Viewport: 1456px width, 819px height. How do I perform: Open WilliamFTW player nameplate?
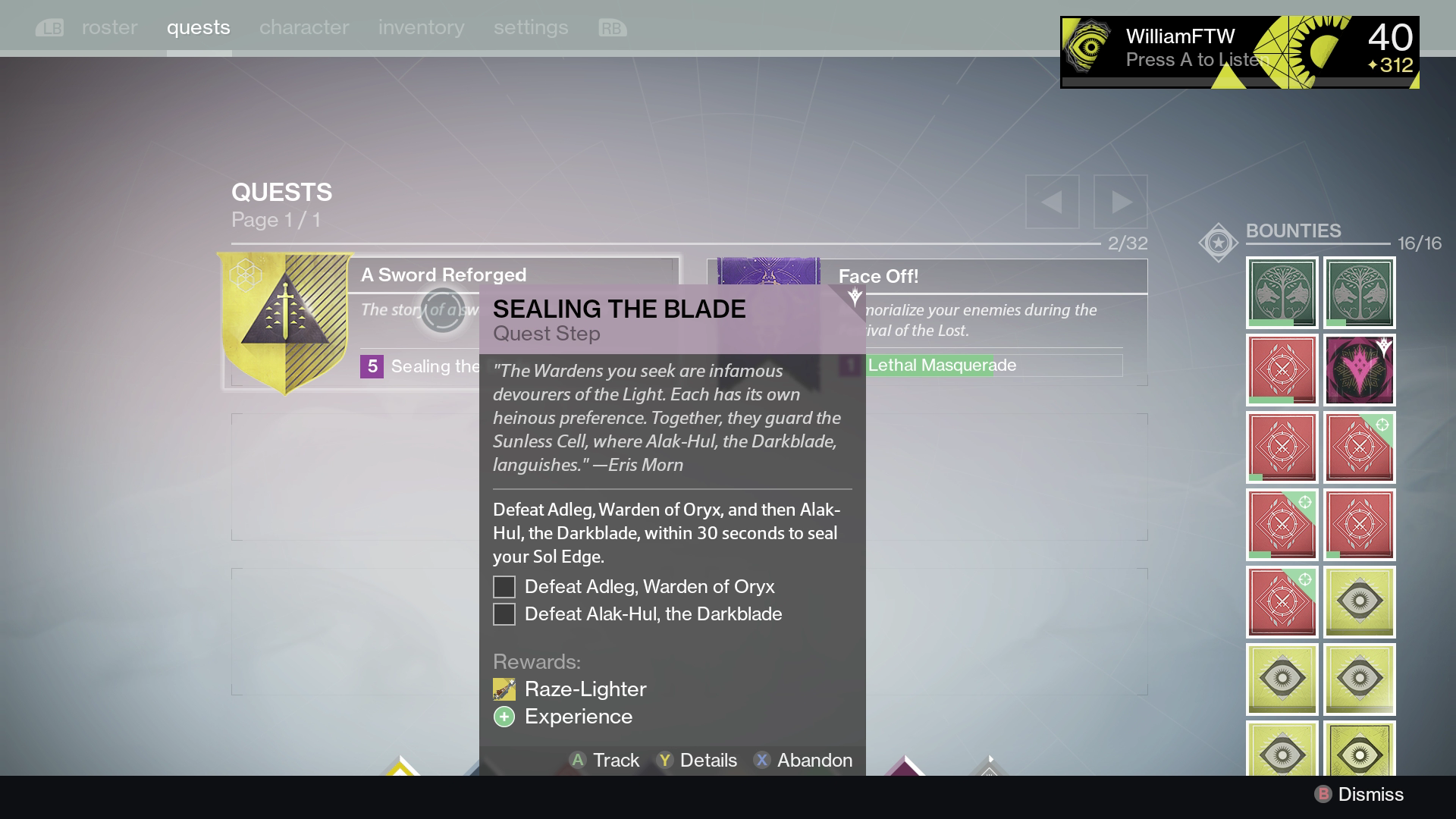(x=1239, y=52)
